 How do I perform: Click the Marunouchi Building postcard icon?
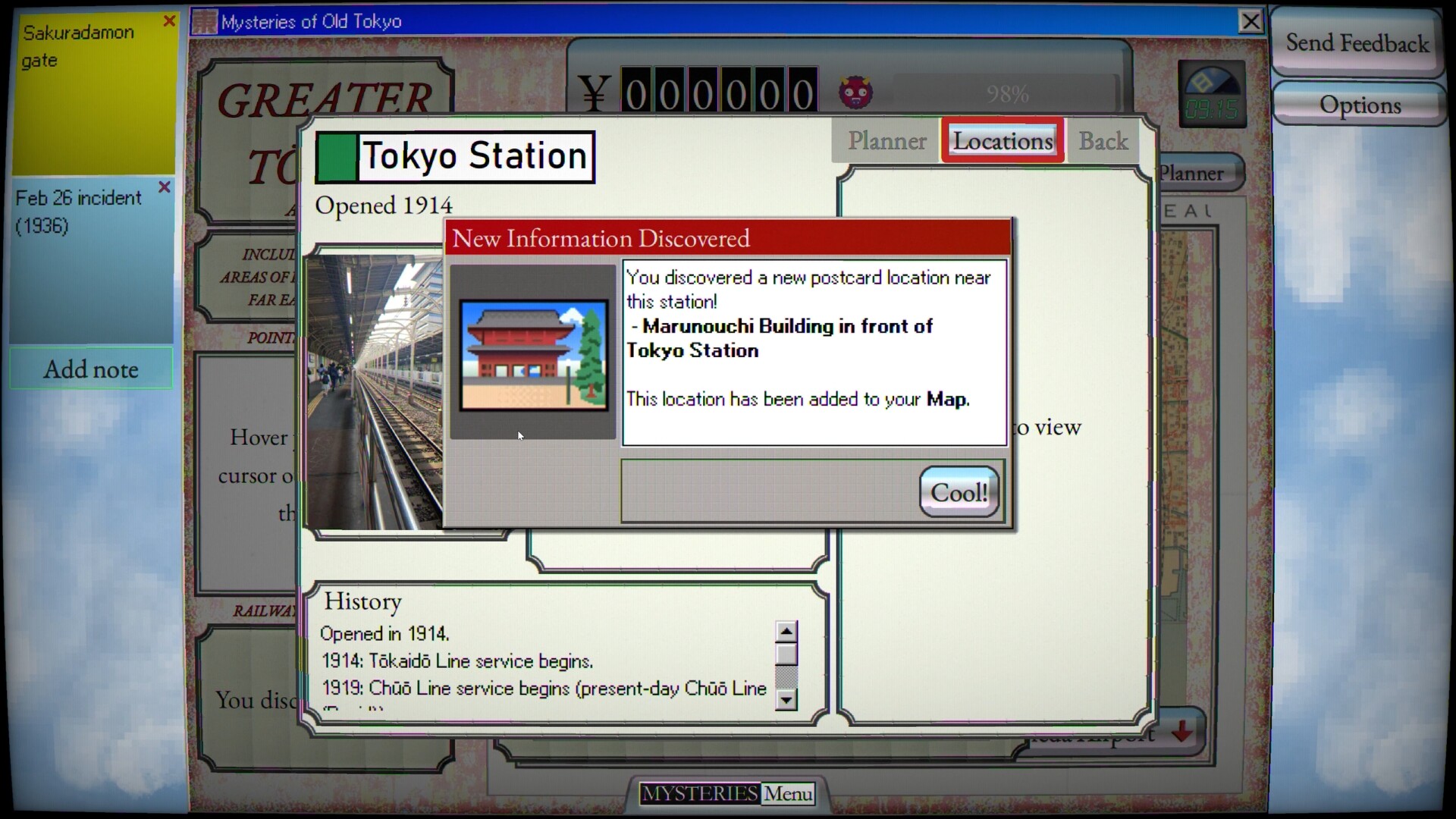pos(534,353)
